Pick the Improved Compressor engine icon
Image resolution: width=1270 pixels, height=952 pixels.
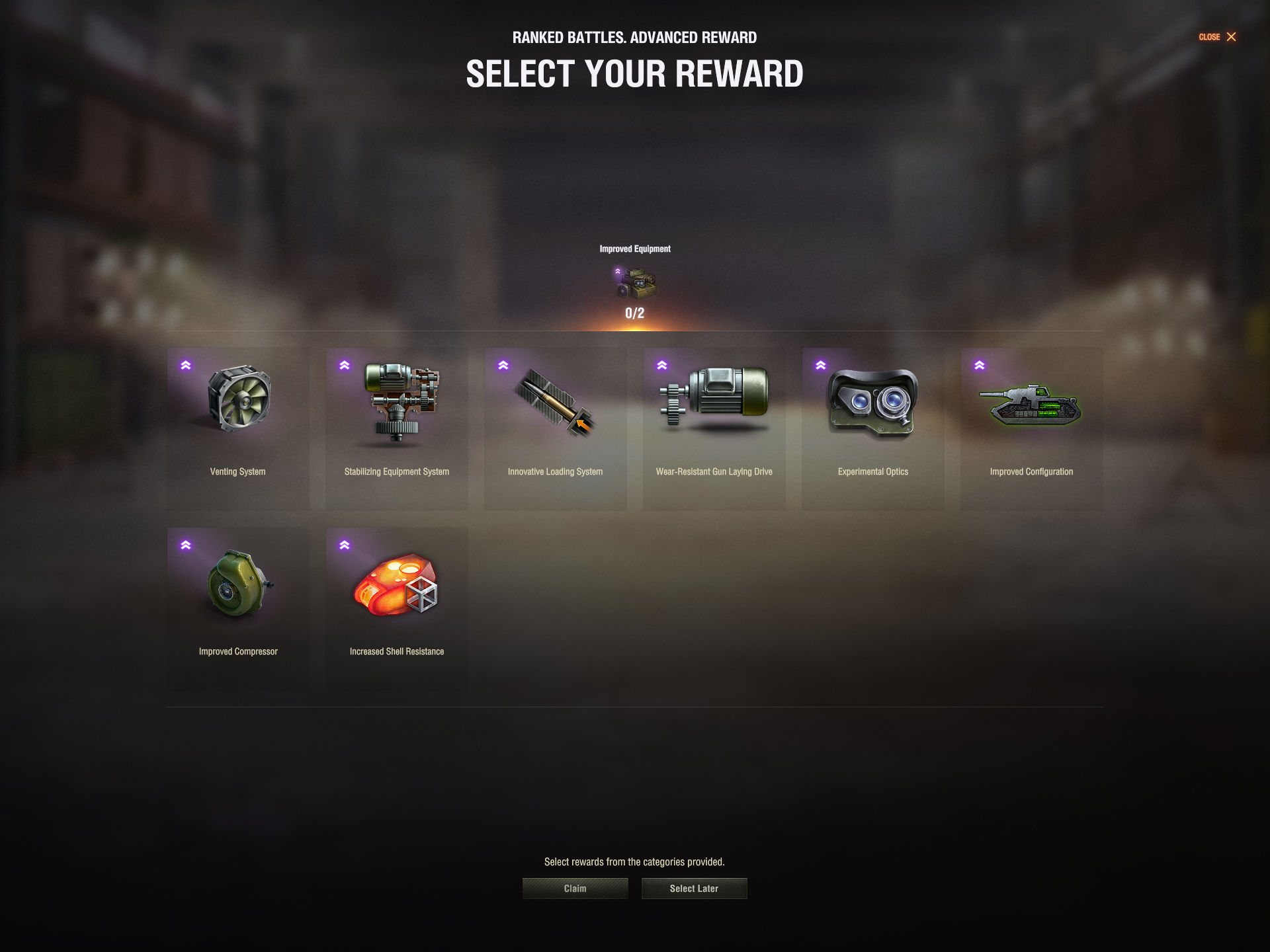[238, 585]
